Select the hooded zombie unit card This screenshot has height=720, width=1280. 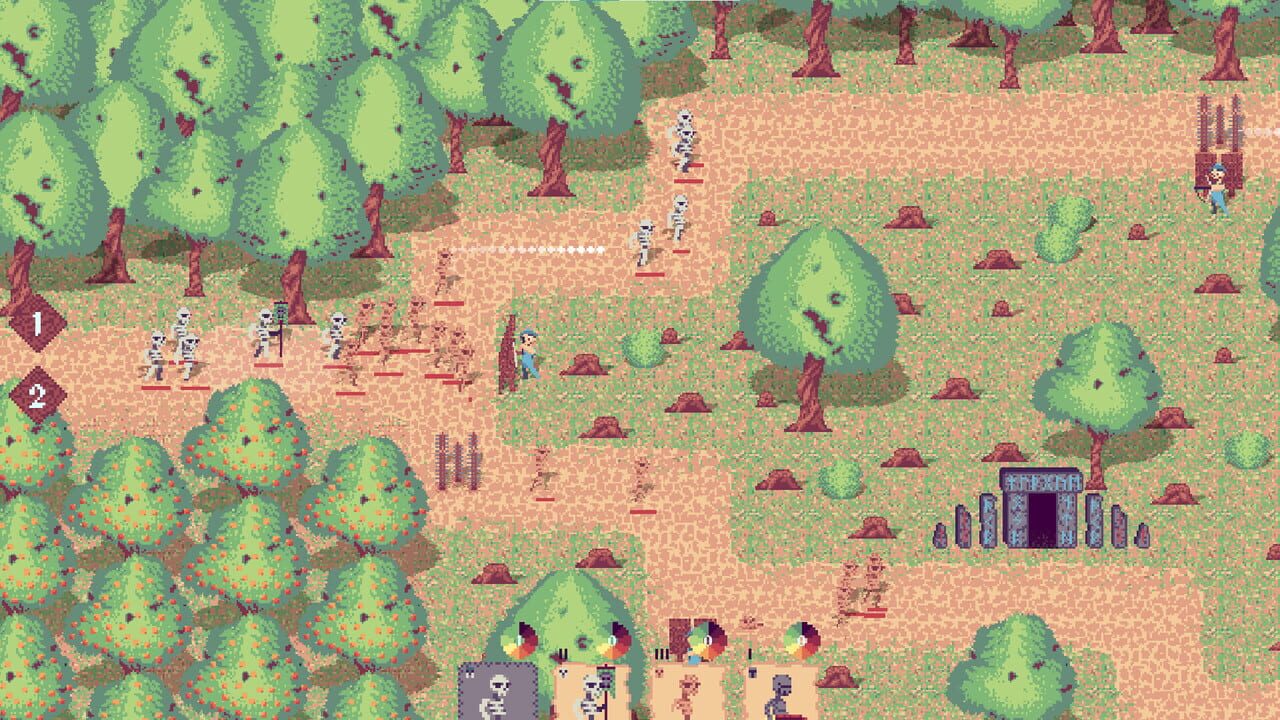781,695
